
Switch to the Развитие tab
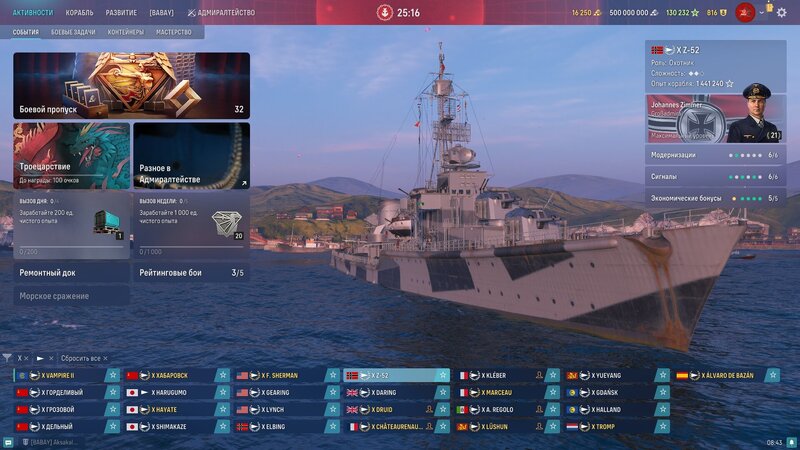pyautogui.click(x=120, y=12)
